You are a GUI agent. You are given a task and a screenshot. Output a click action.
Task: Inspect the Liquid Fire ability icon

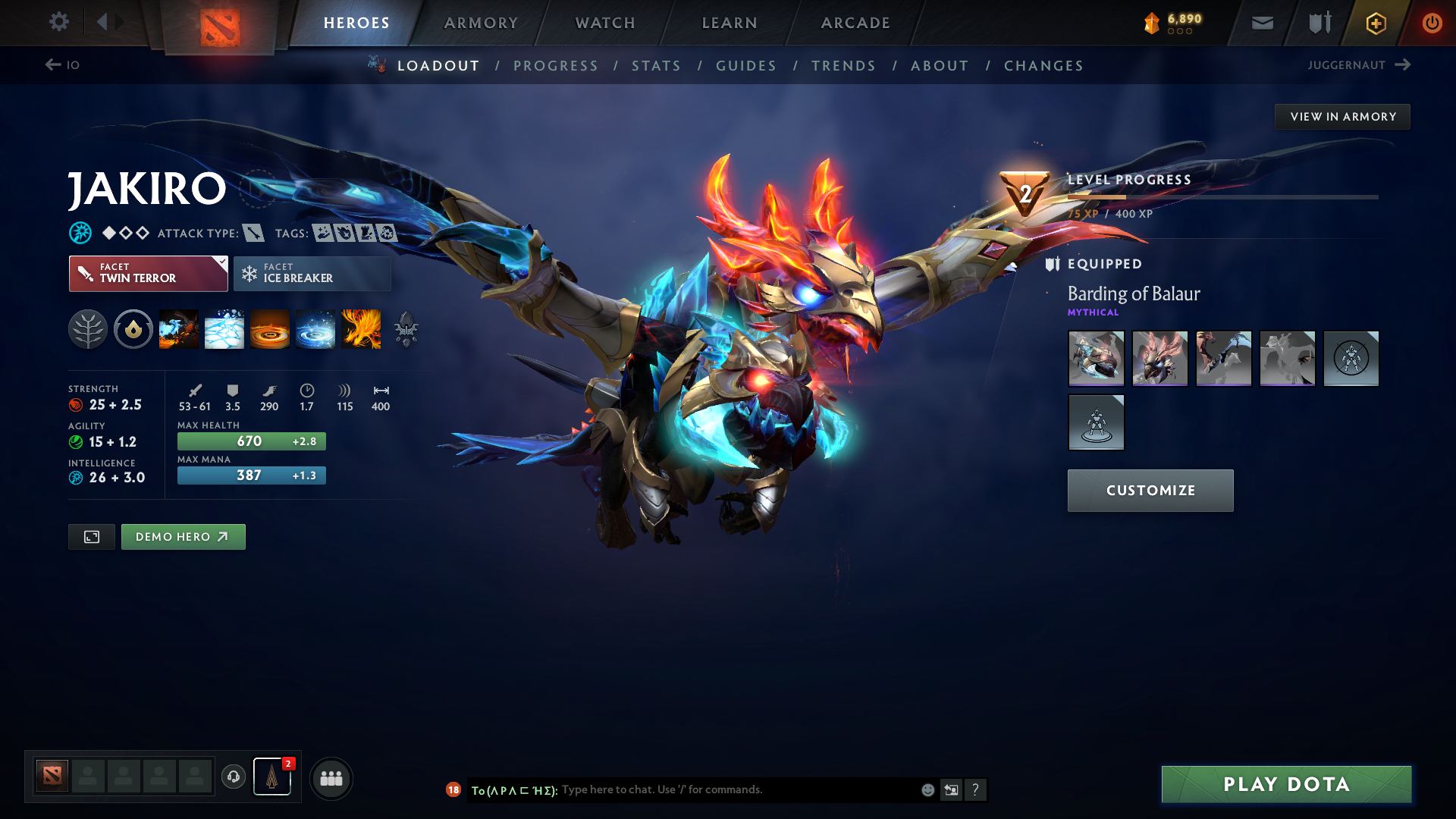pyautogui.click(x=269, y=329)
